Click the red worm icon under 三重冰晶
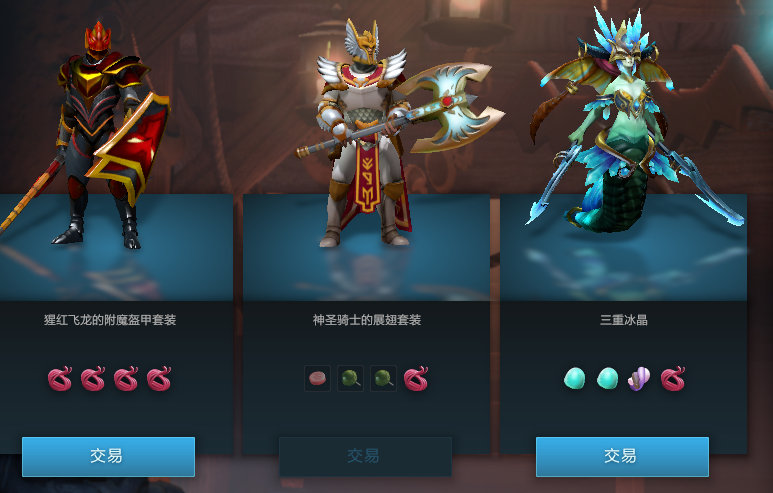Screen dimensions: 773x493 673,379
